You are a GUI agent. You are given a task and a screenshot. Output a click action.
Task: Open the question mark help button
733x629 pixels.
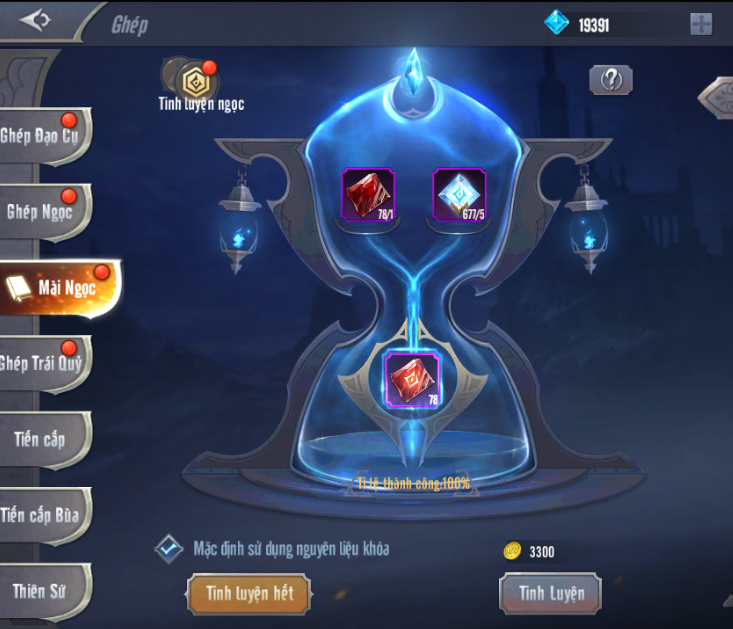pyautogui.click(x=610, y=79)
